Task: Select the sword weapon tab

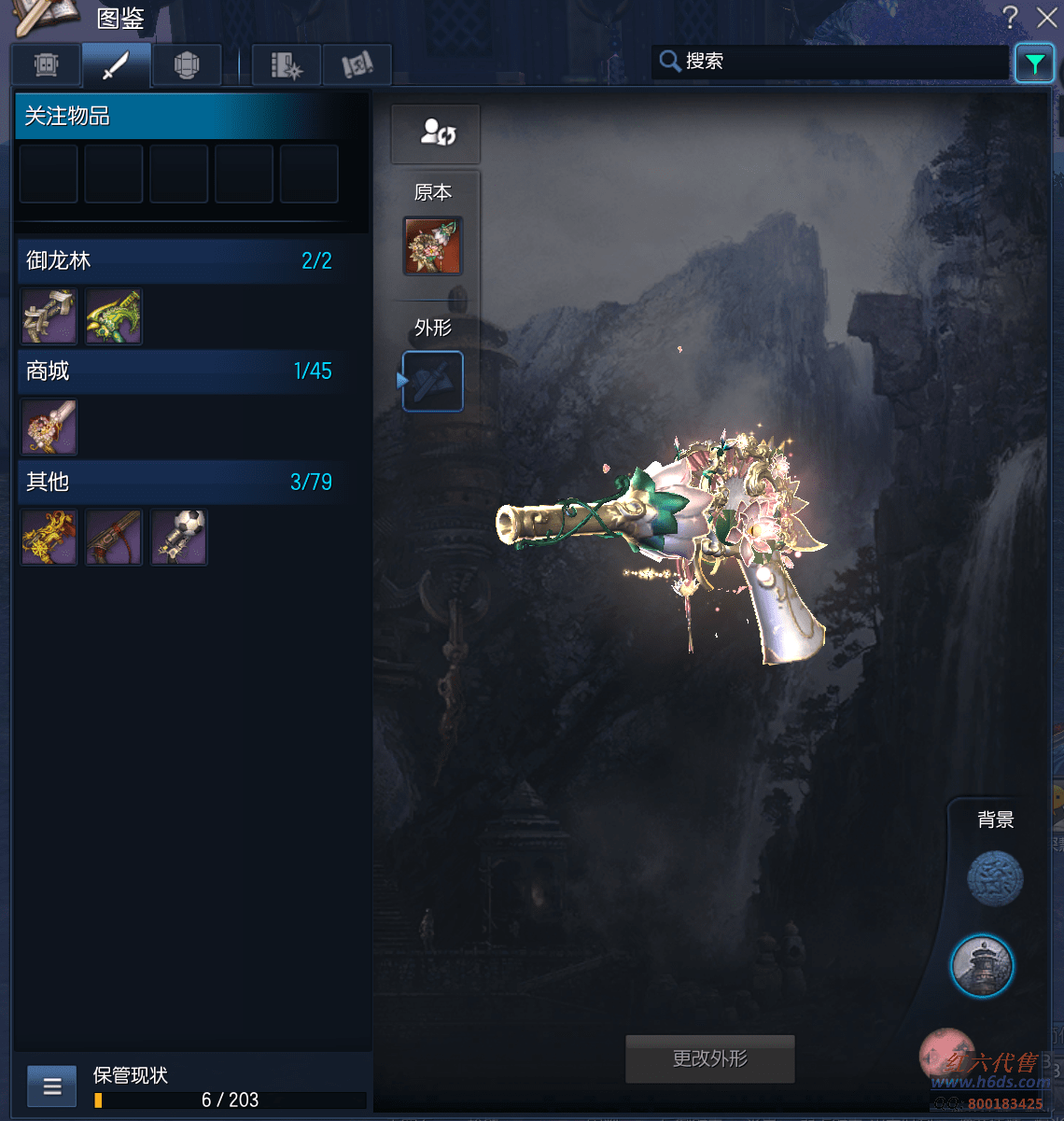Action: (x=117, y=65)
